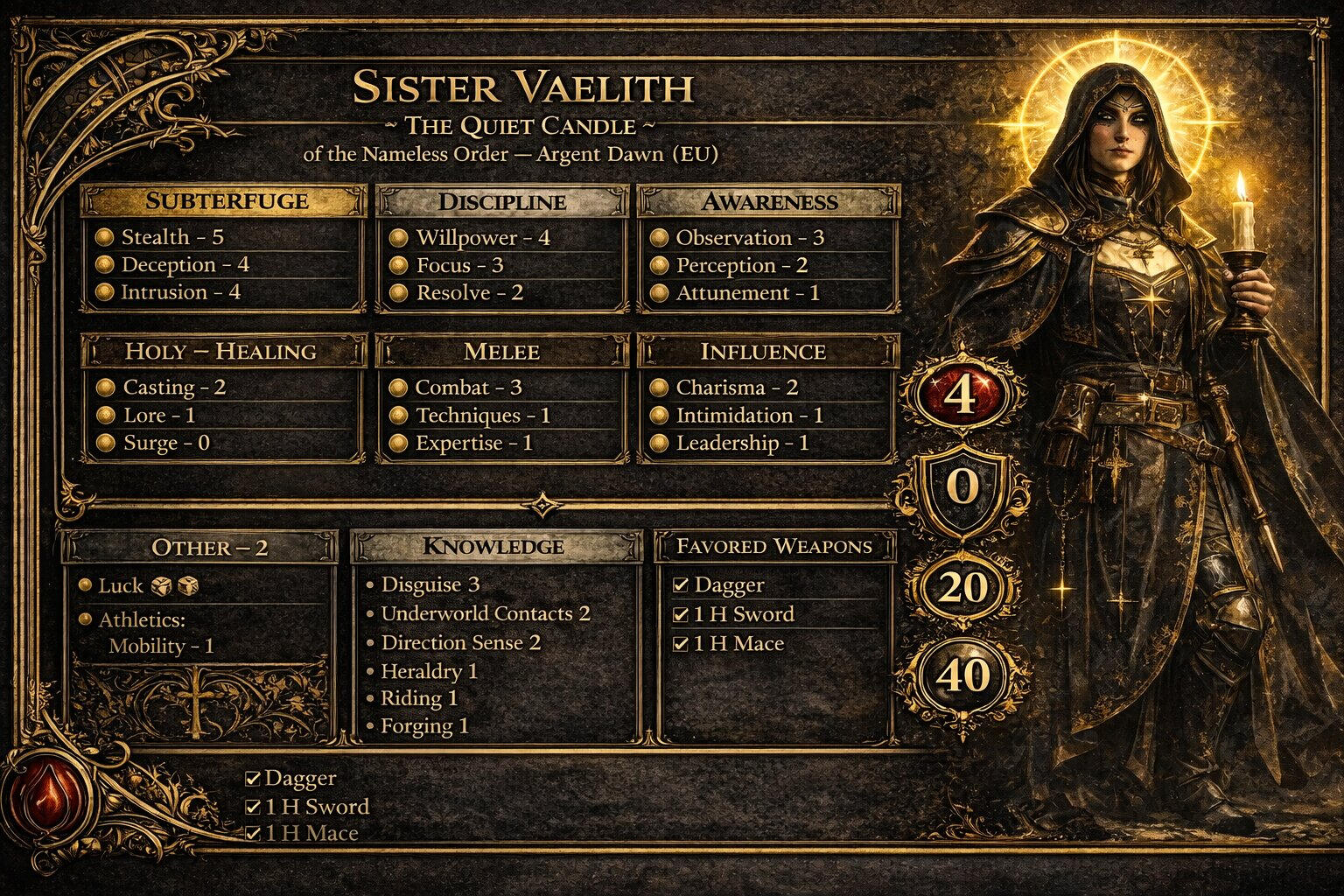Select the ornate badge showing 40

pos(962,676)
